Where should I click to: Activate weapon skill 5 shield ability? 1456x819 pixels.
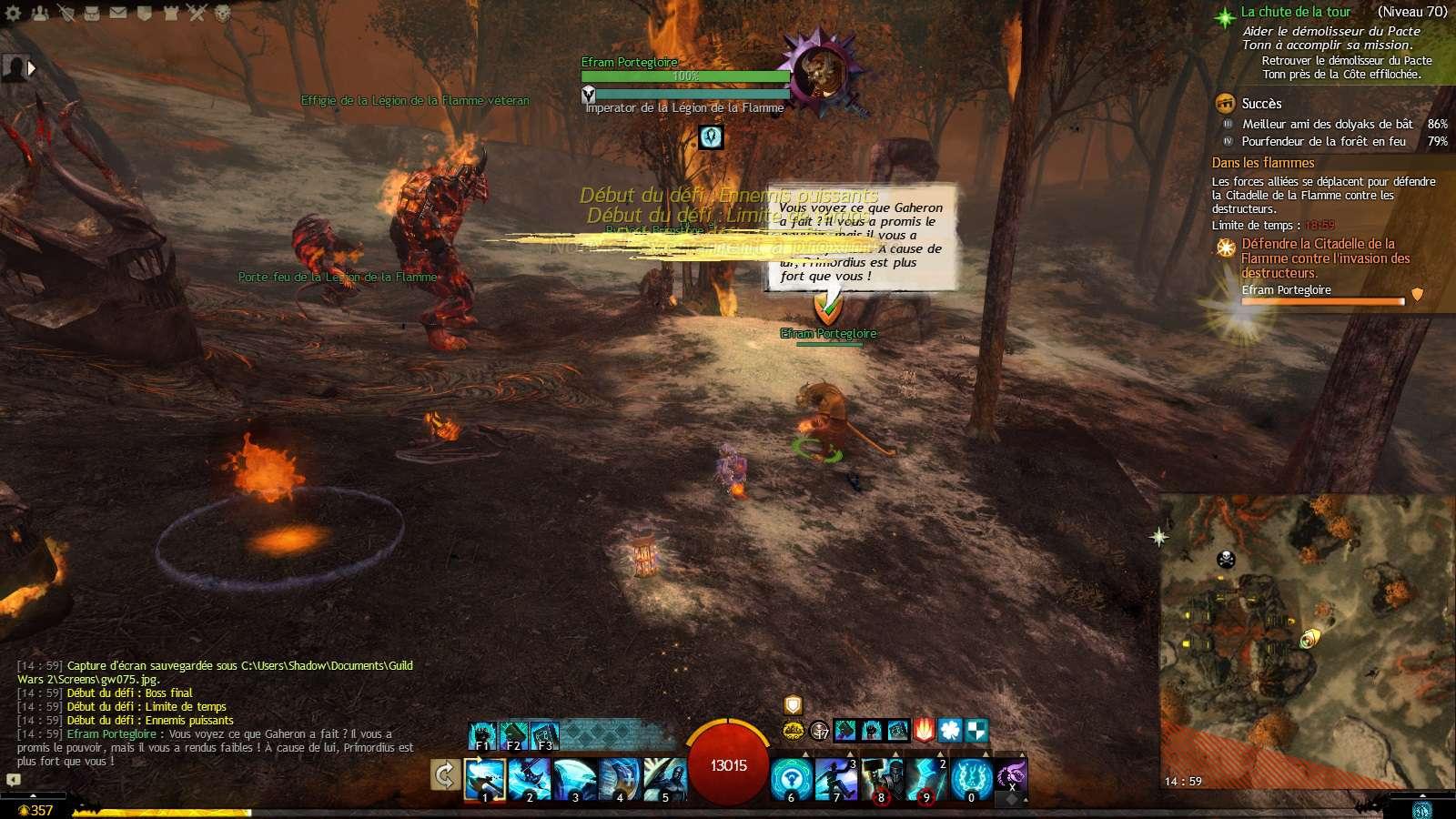(664, 780)
